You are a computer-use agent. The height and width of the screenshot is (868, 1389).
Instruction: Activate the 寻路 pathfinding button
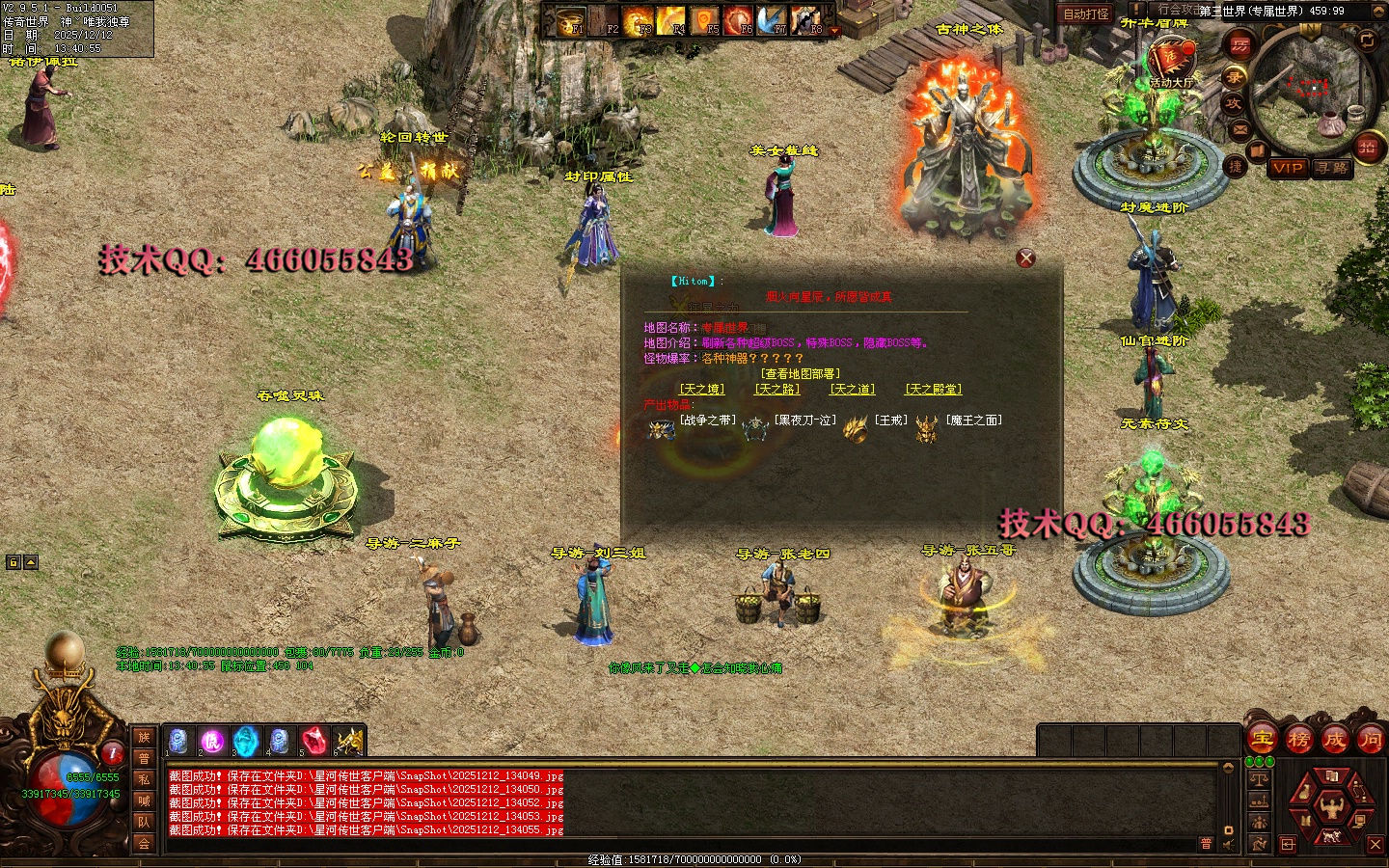[x=1333, y=168]
